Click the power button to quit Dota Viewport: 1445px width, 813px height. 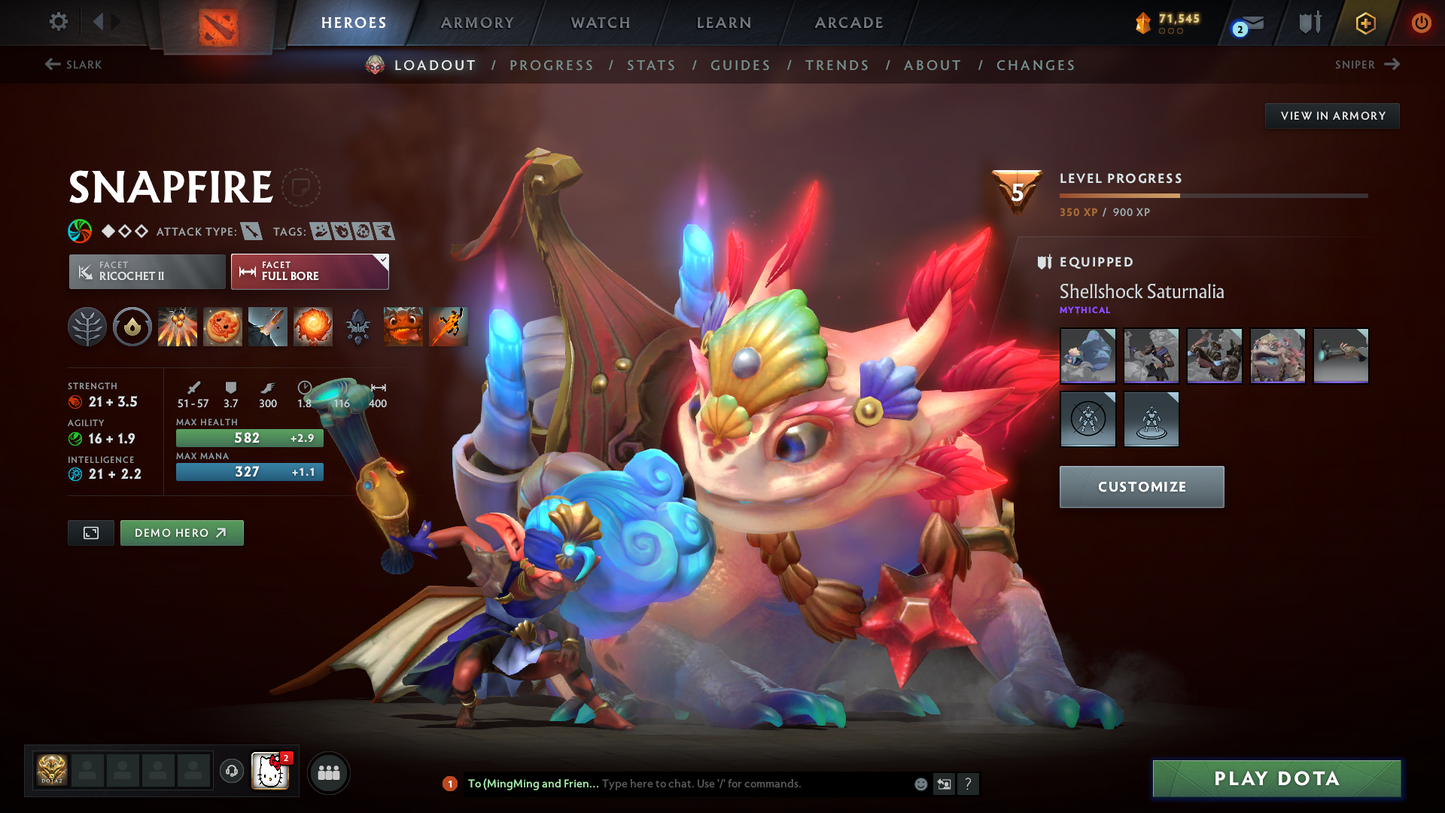pos(1421,22)
